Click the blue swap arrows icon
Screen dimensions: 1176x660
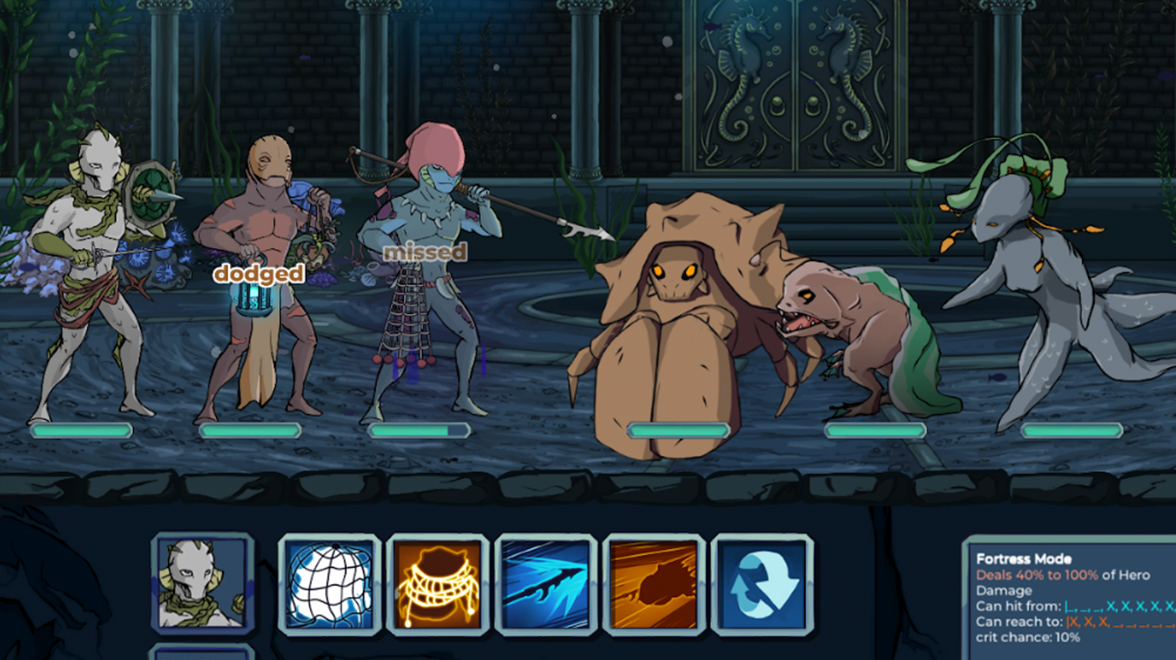[x=762, y=585]
